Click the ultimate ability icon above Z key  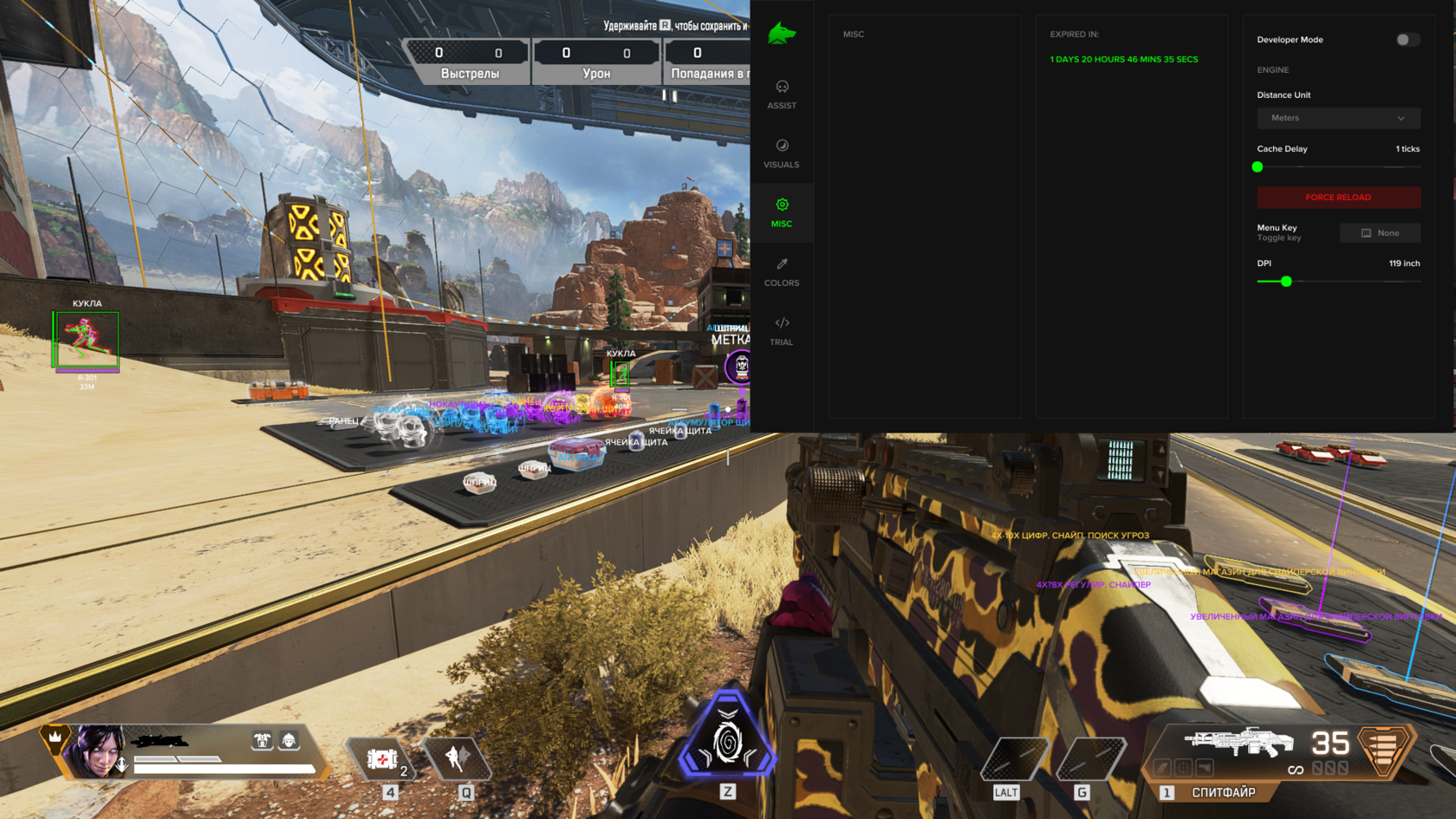728,741
